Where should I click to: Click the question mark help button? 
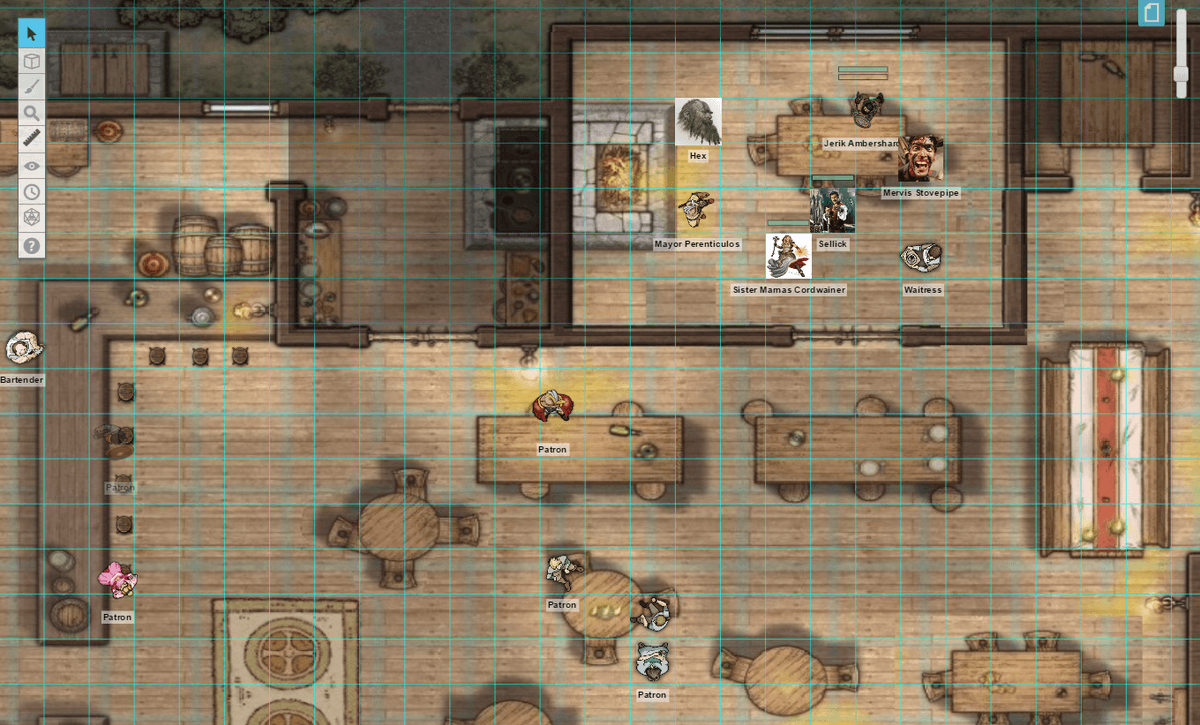click(x=32, y=245)
